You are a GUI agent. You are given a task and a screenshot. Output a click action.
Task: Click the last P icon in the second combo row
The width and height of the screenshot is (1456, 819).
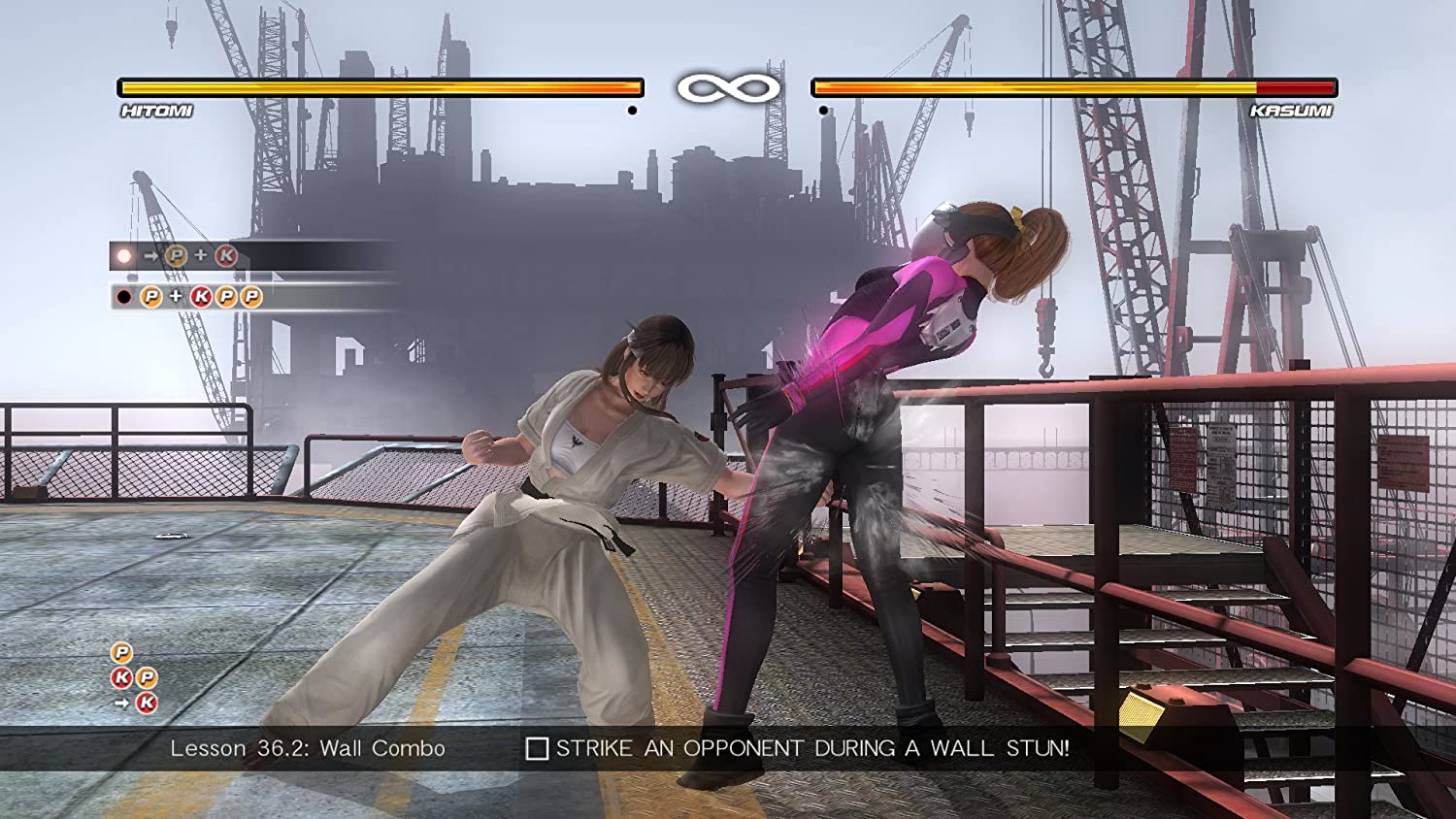point(250,296)
